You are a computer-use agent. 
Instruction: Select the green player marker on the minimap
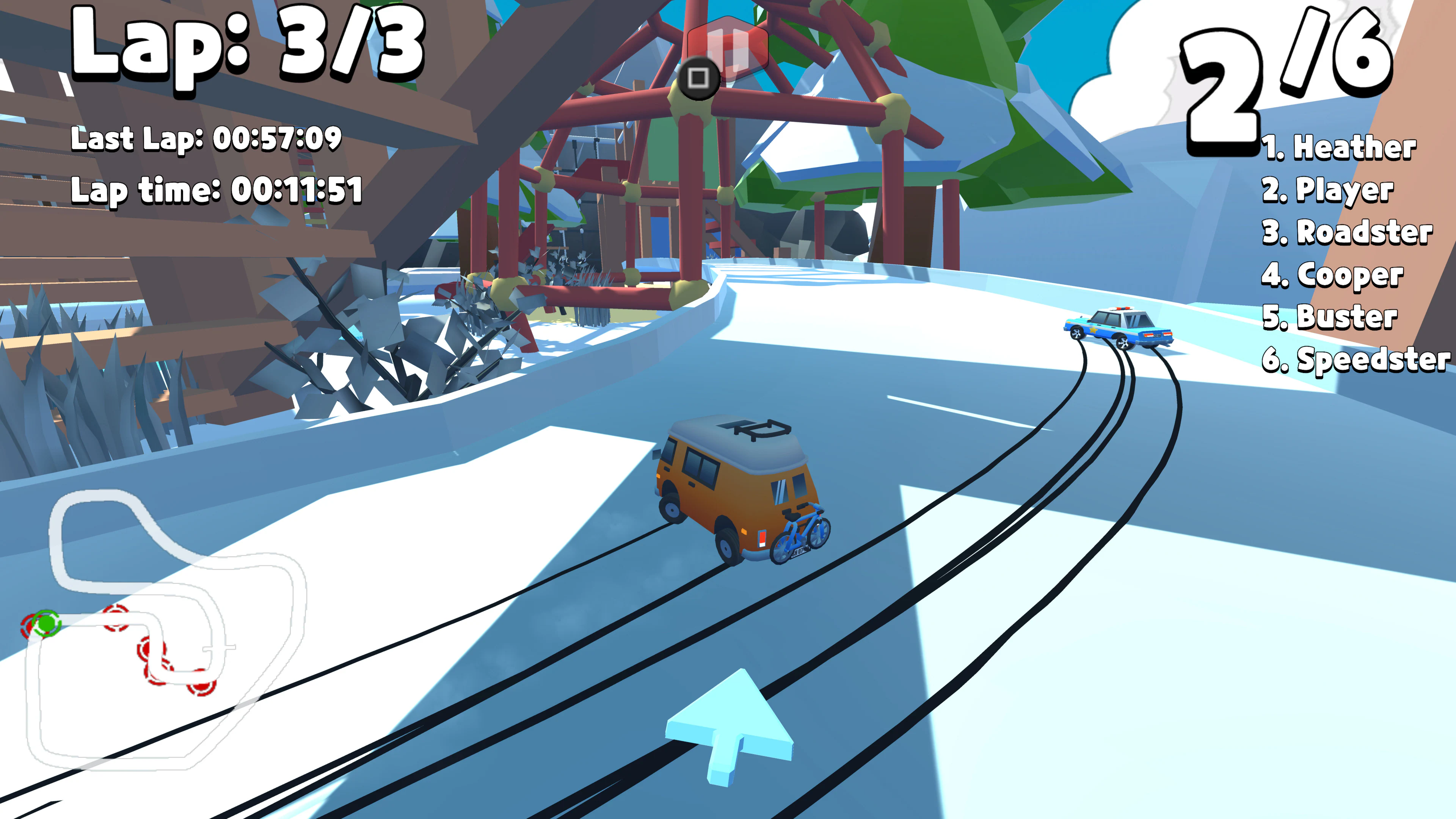(46, 624)
